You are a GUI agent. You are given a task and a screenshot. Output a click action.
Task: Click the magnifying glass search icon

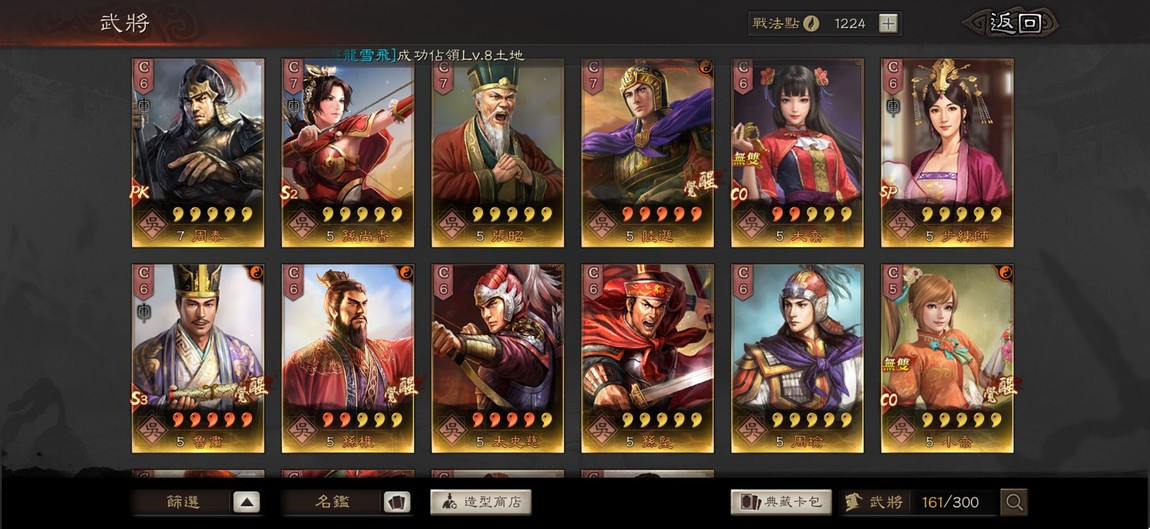(1014, 502)
